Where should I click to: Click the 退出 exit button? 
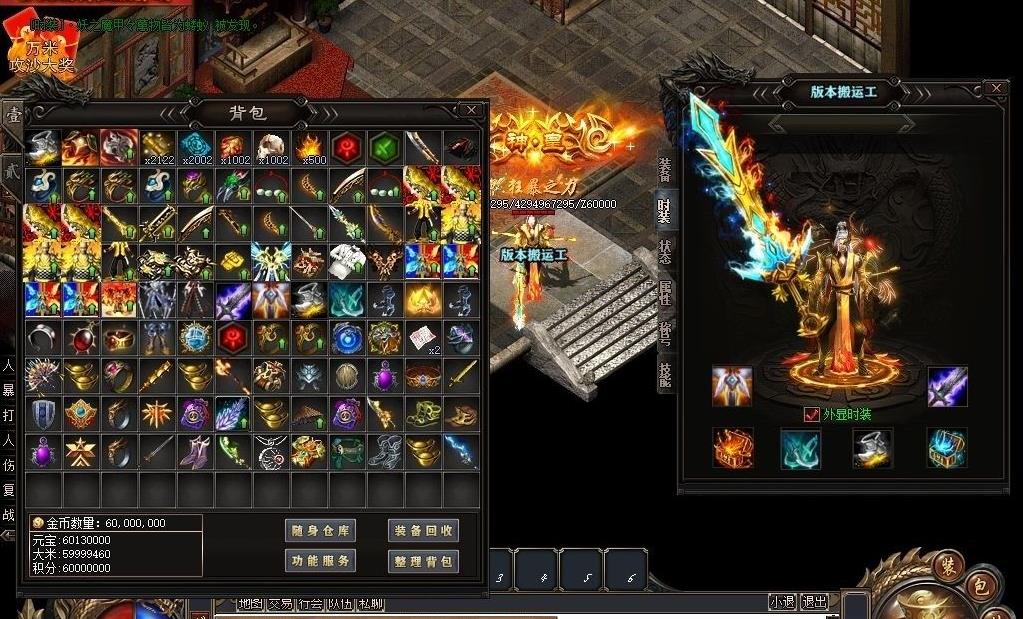[815, 602]
